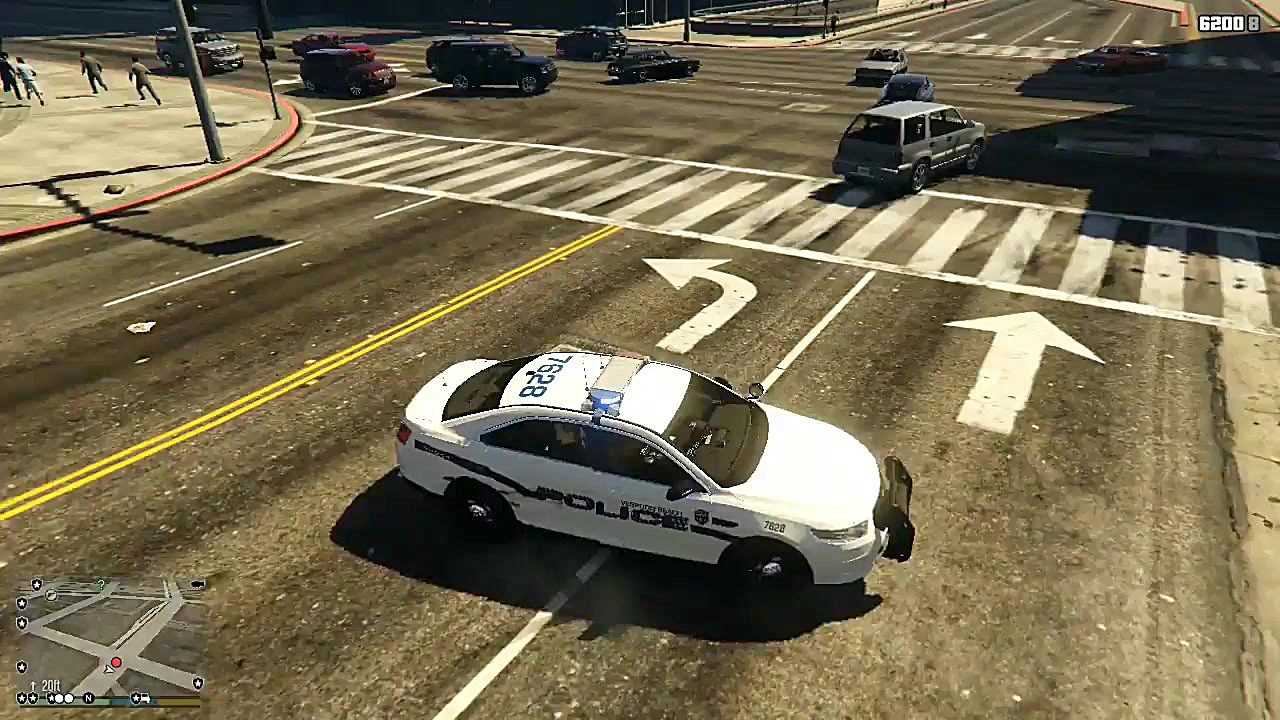Click the question mark blip on the minimap
This screenshot has width=1280, height=720.
[x=101, y=583]
